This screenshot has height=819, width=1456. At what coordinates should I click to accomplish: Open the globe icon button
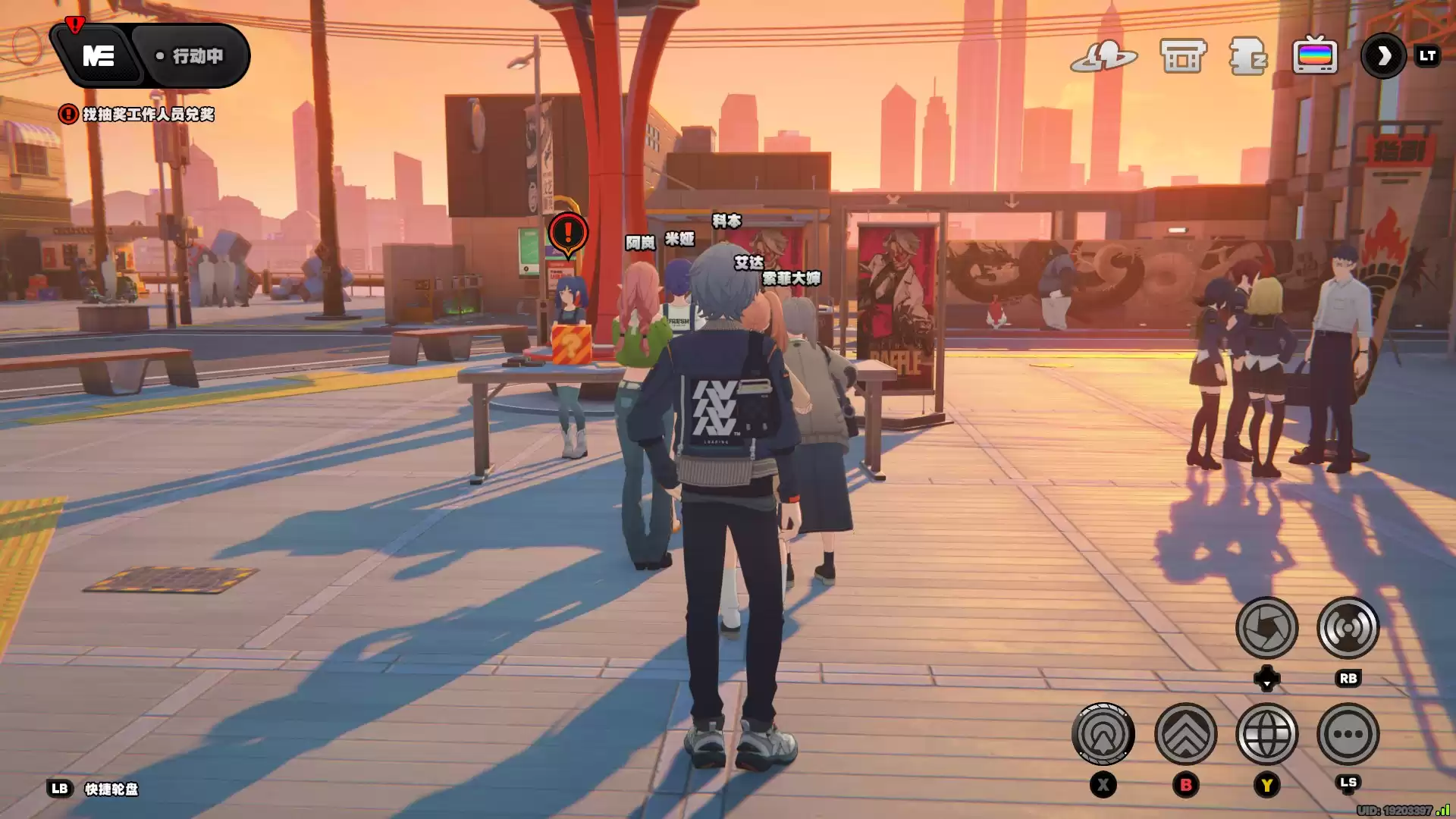click(x=1266, y=734)
